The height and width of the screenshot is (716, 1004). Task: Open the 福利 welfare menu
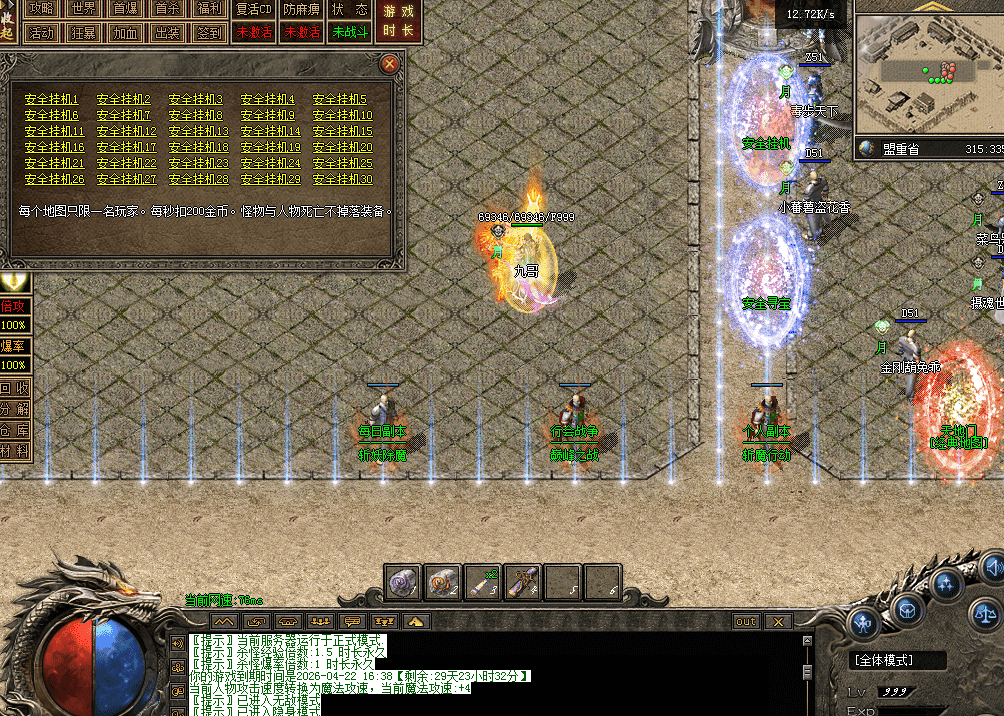(210, 9)
